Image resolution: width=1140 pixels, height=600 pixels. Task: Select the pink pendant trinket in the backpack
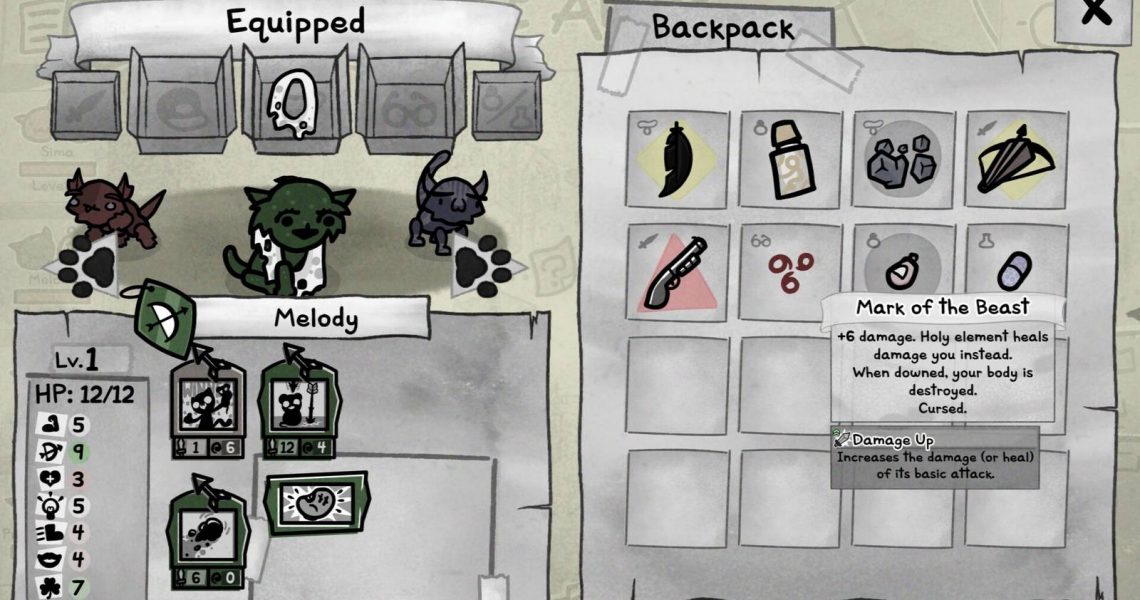click(904, 273)
